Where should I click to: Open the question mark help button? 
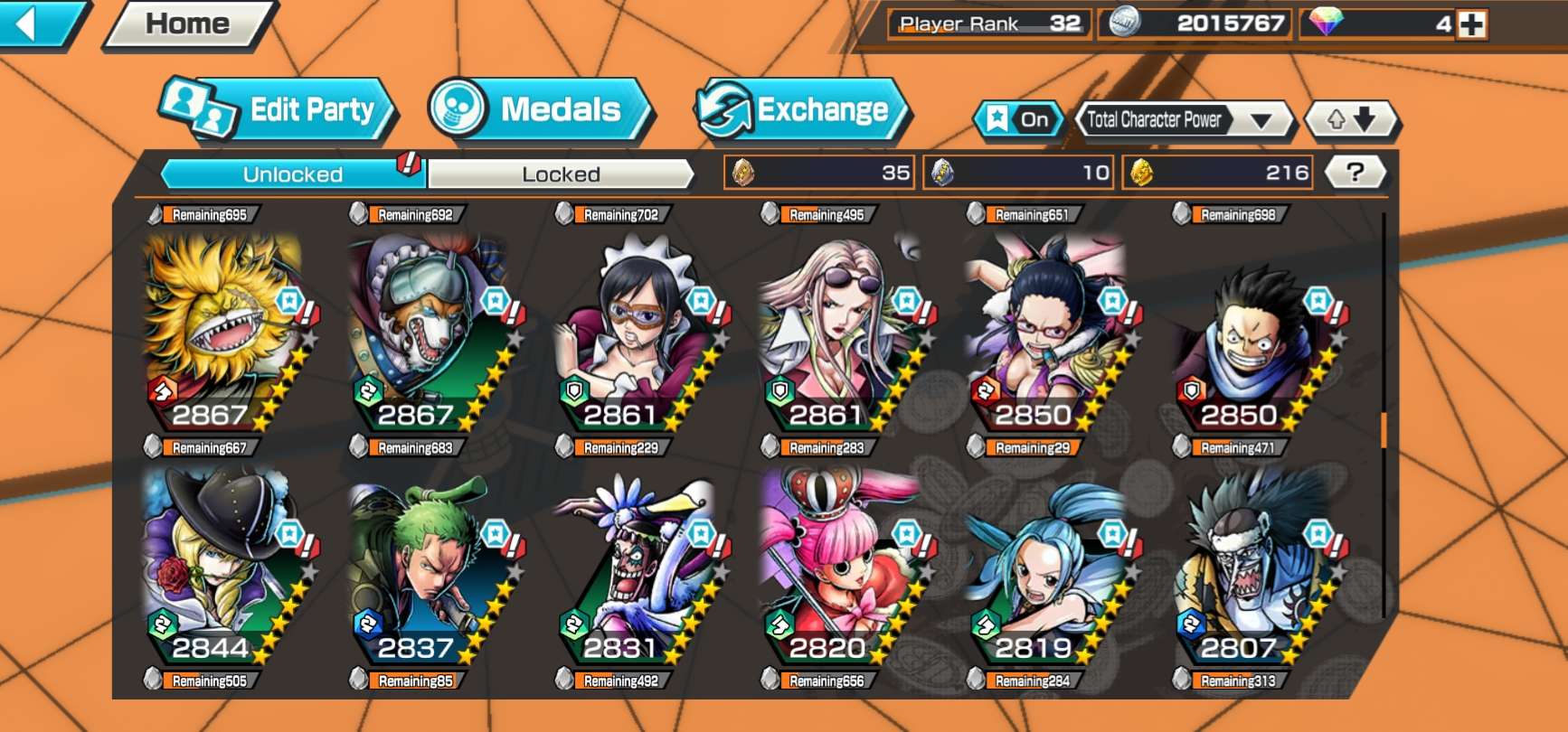tap(1355, 172)
